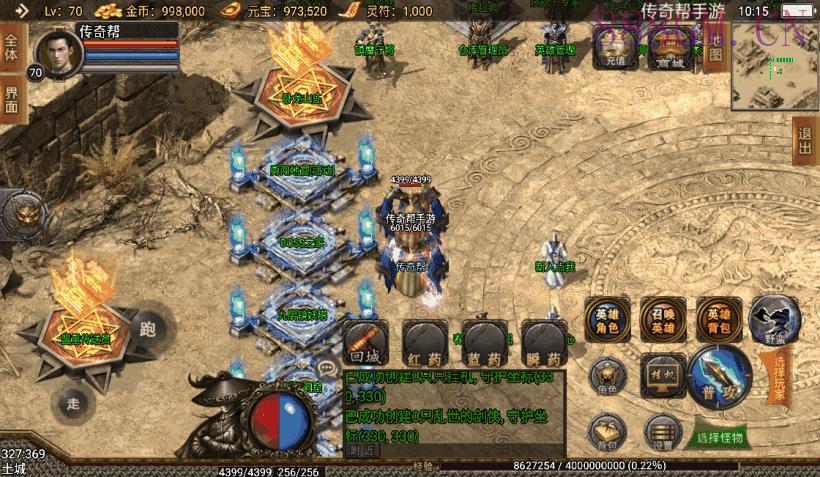Select the 界面 side tab
The image size is (820, 477).
click(x=12, y=100)
